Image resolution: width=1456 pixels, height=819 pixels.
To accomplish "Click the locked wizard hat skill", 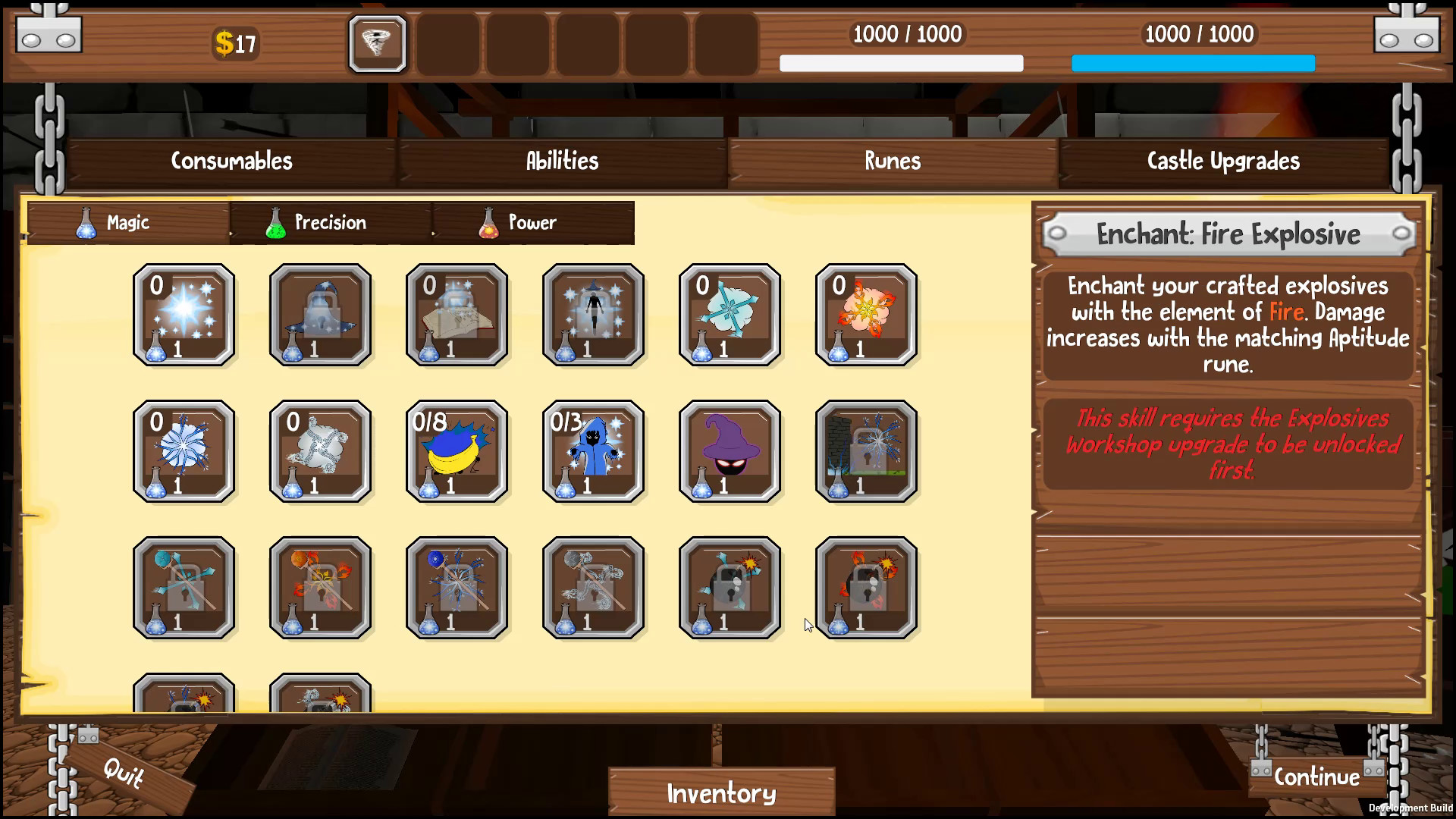I will coord(321,315).
